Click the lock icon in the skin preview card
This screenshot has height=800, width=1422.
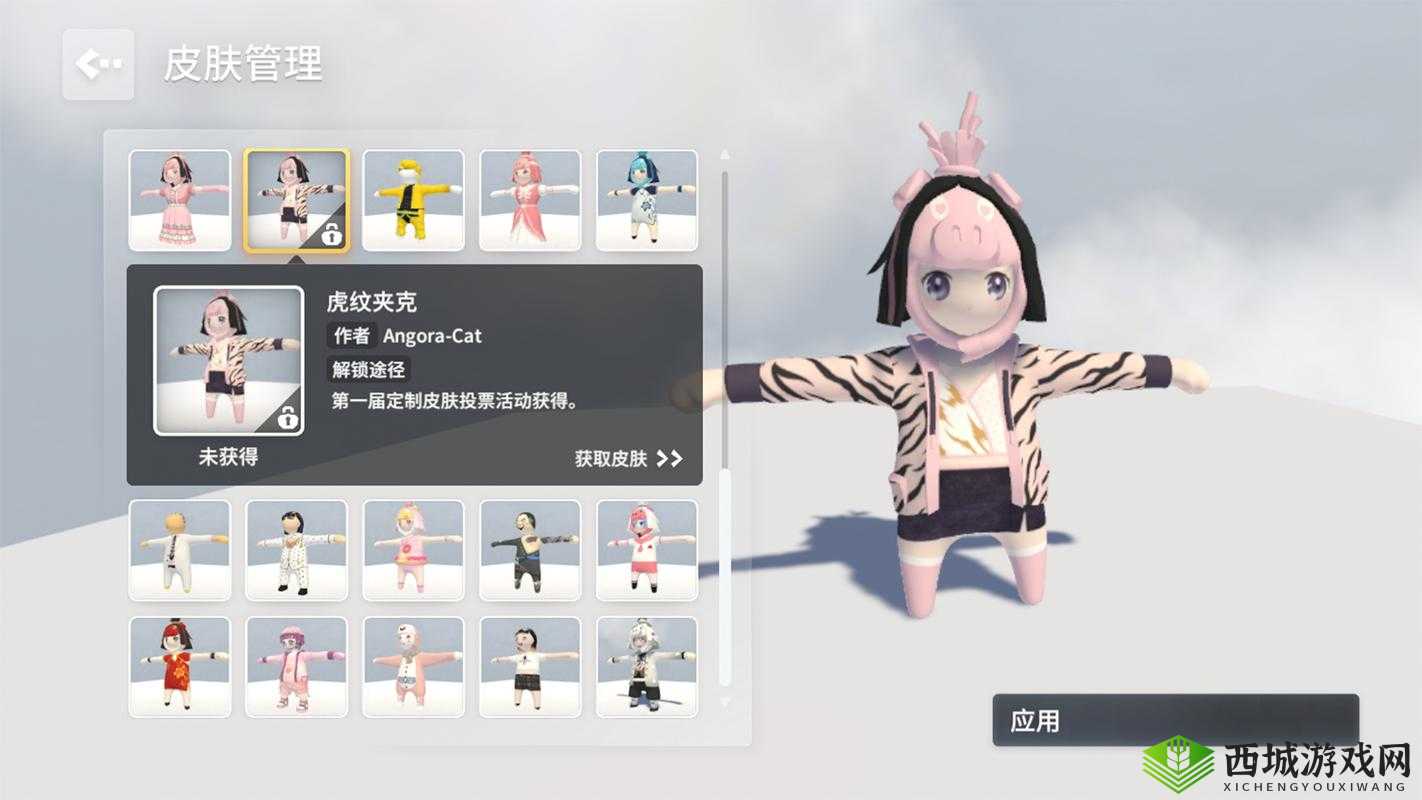pyautogui.click(x=289, y=421)
